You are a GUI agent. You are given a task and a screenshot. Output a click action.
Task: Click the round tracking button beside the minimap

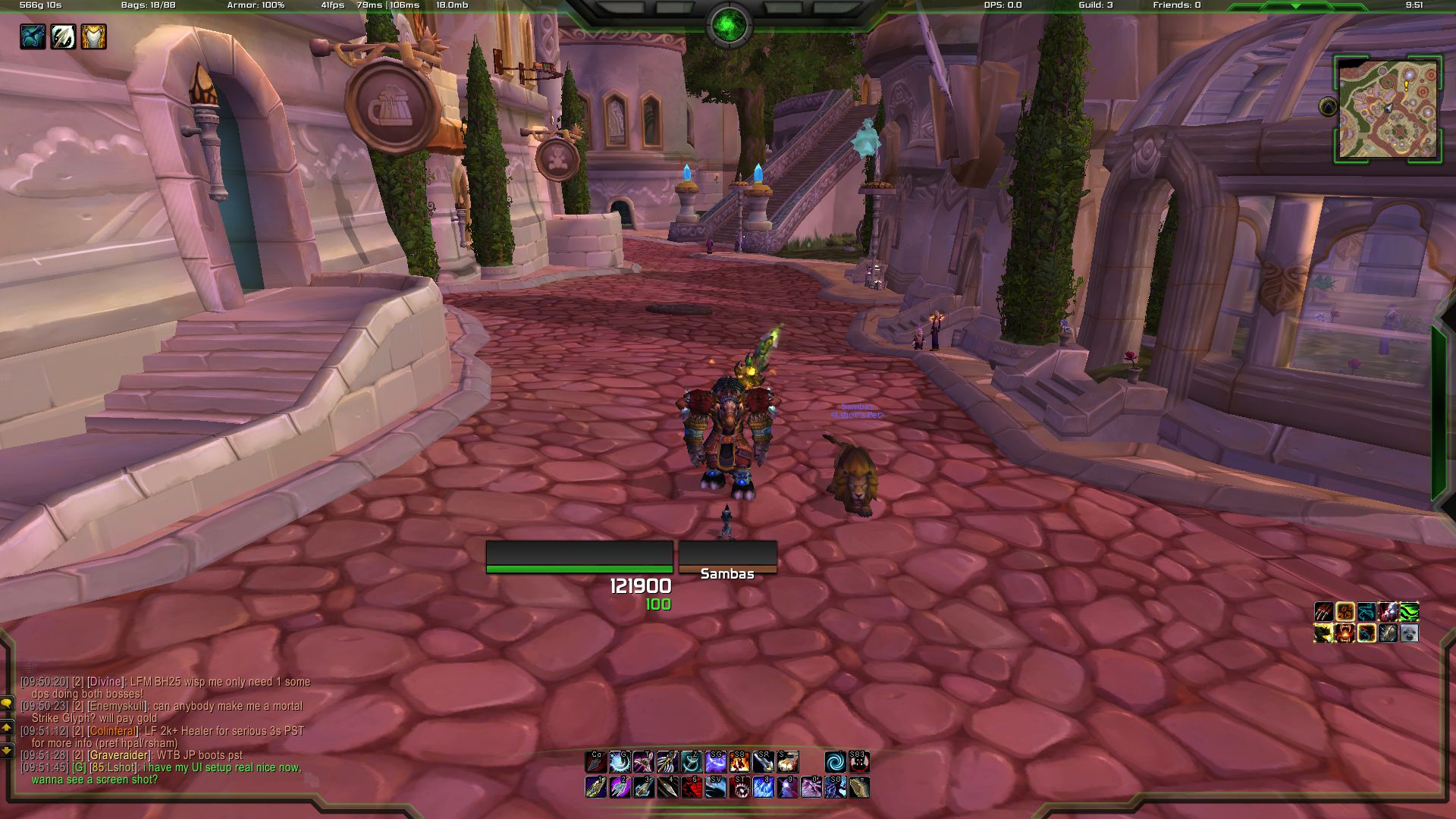point(1328,107)
